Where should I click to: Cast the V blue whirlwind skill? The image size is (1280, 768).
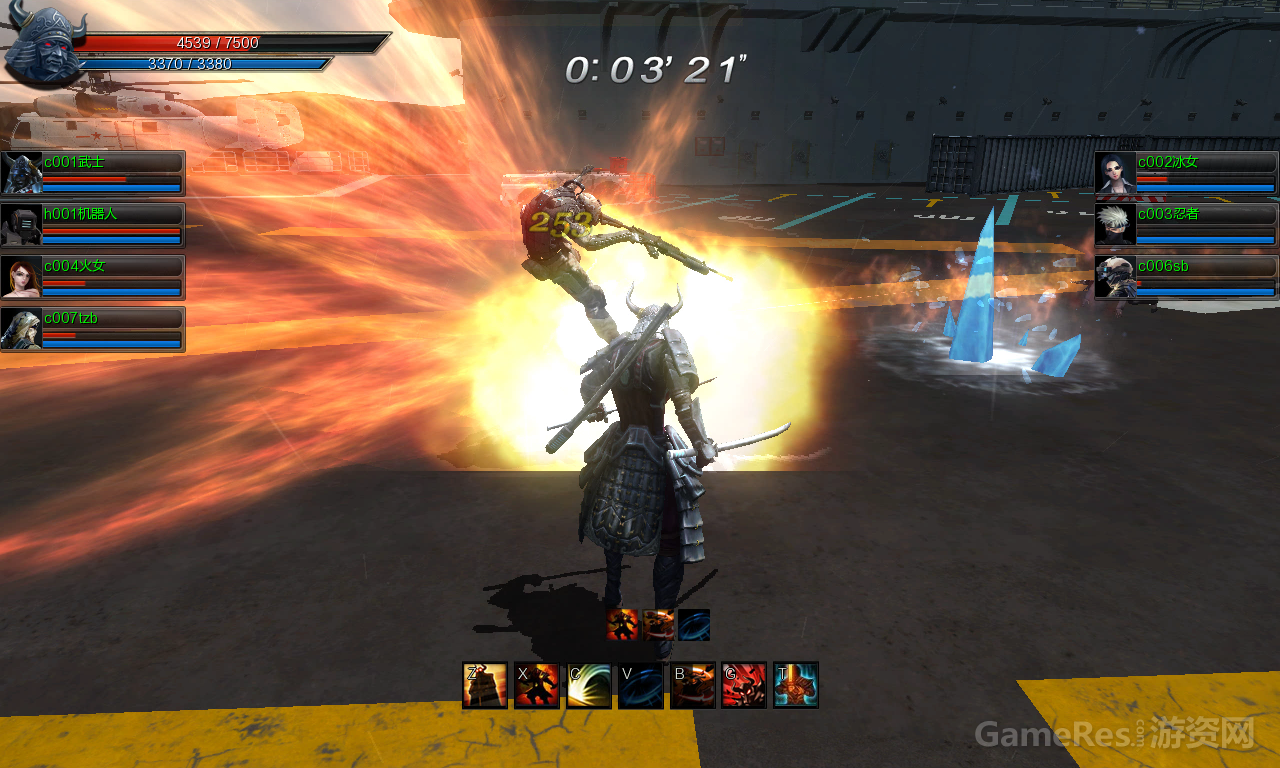(641, 685)
